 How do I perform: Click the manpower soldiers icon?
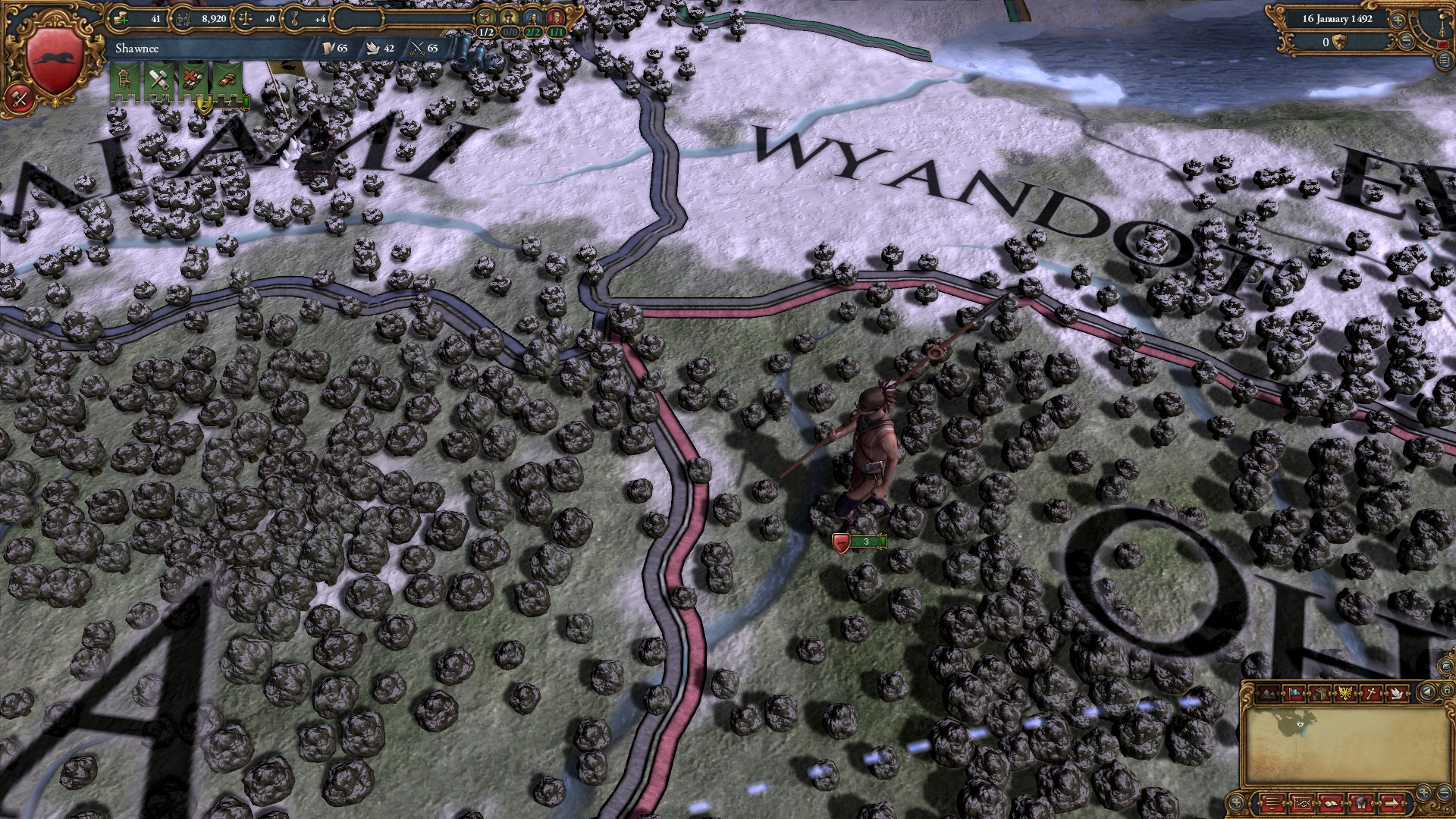click(184, 18)
